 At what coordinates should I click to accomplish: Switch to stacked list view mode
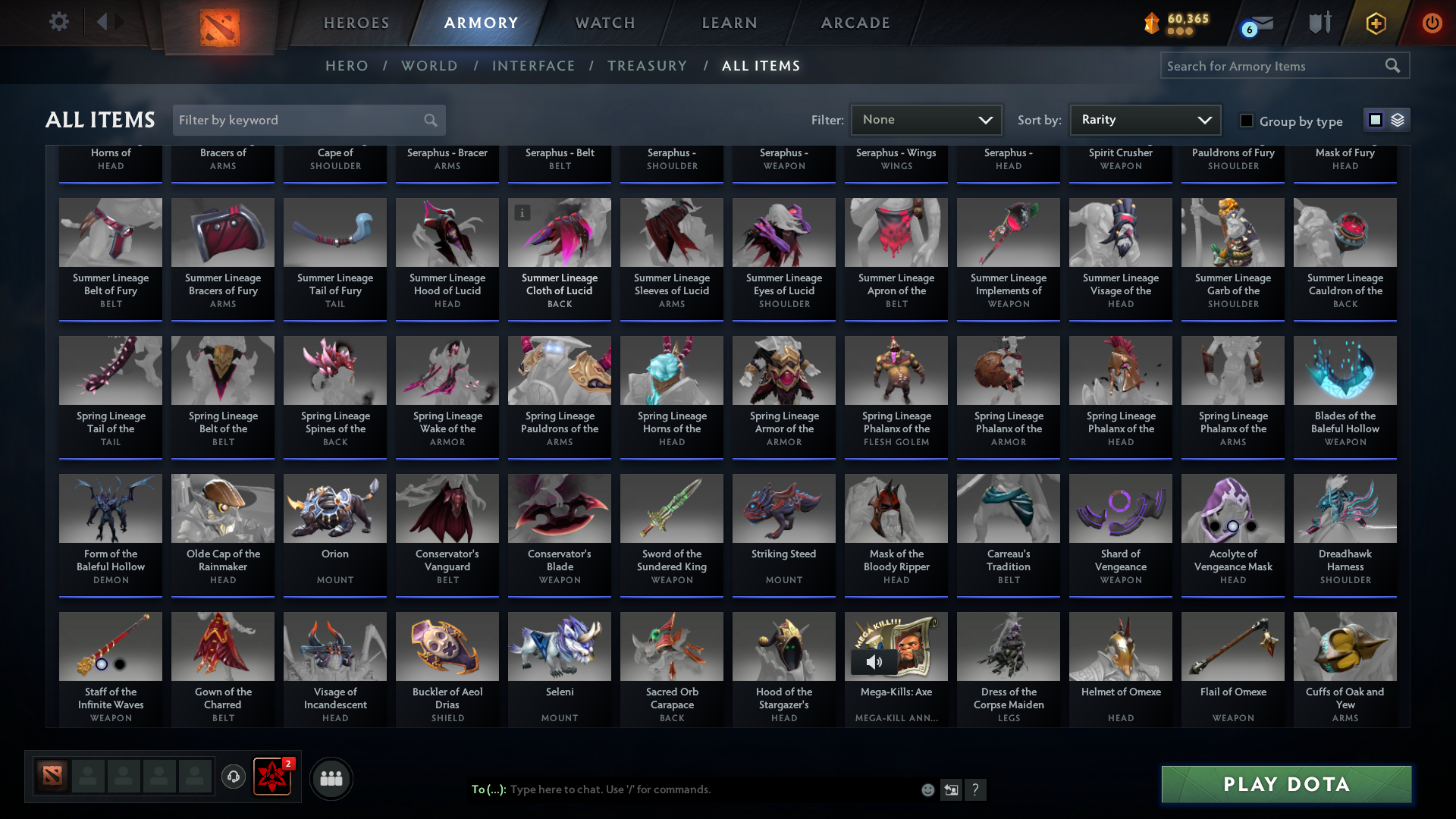point(1398,120)
